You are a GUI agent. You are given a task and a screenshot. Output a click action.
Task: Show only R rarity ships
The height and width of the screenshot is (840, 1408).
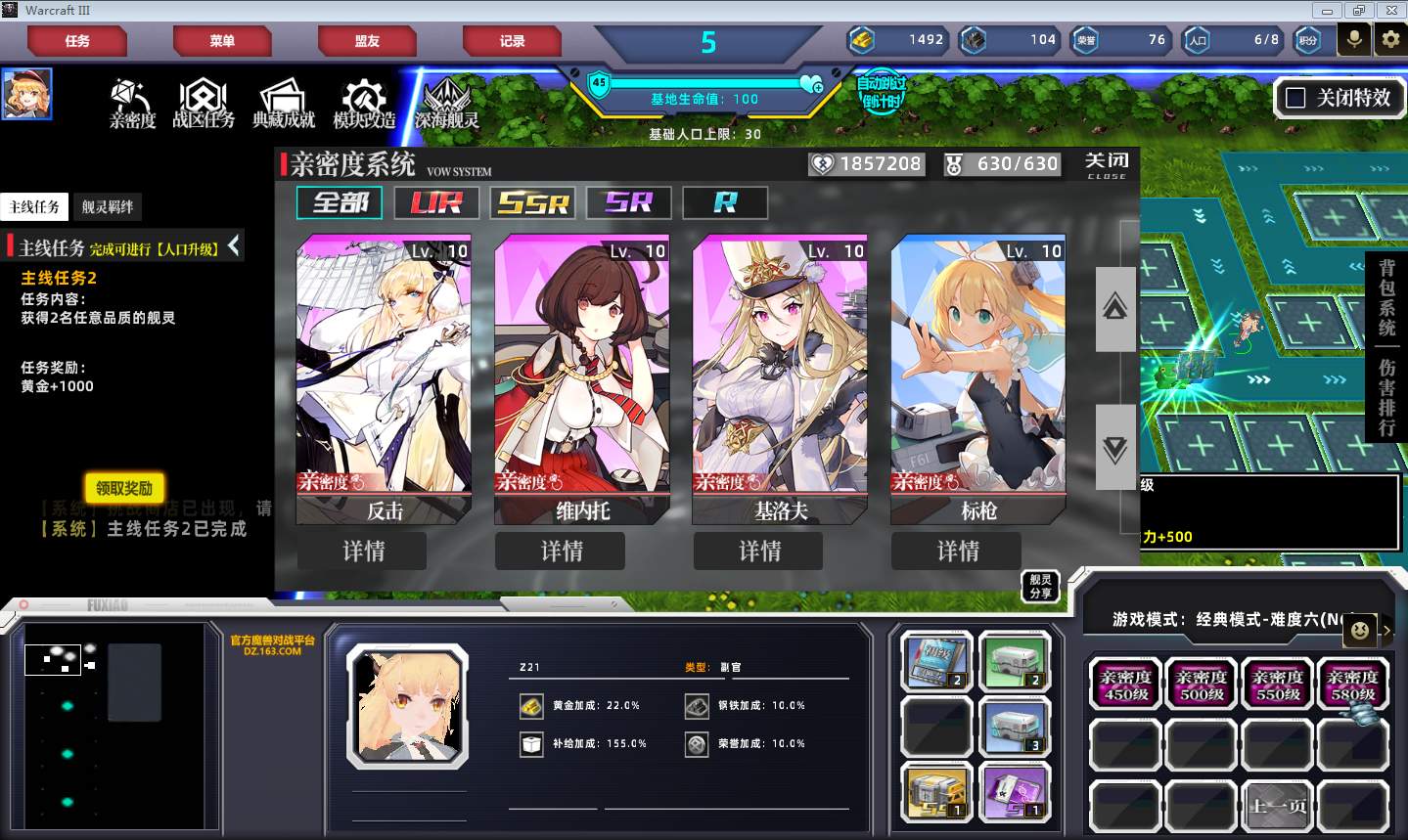click(725, 202)
